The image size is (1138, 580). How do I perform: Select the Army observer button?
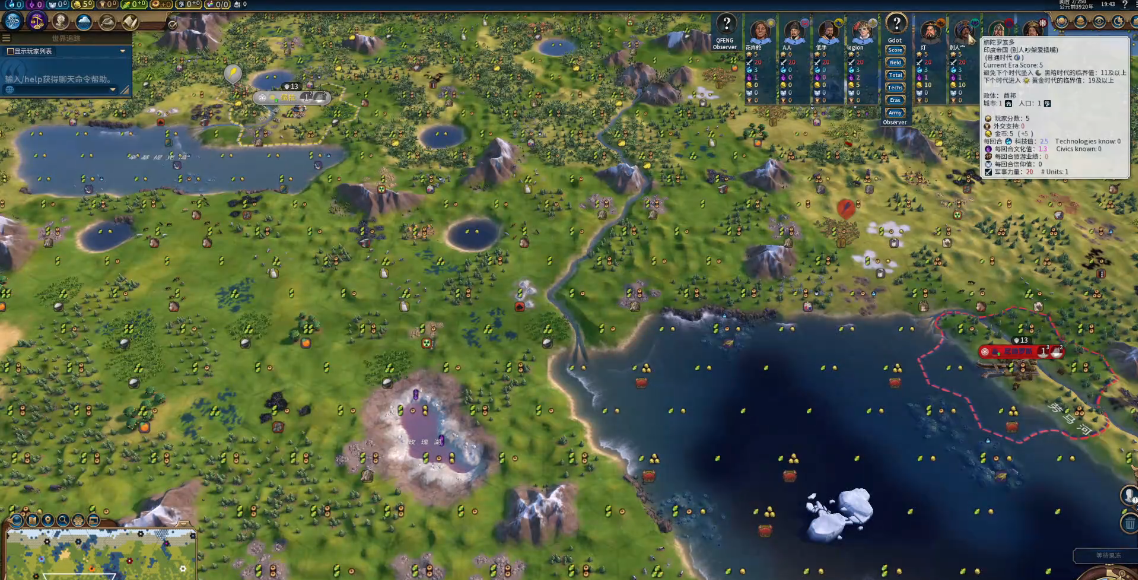point(895,113)
